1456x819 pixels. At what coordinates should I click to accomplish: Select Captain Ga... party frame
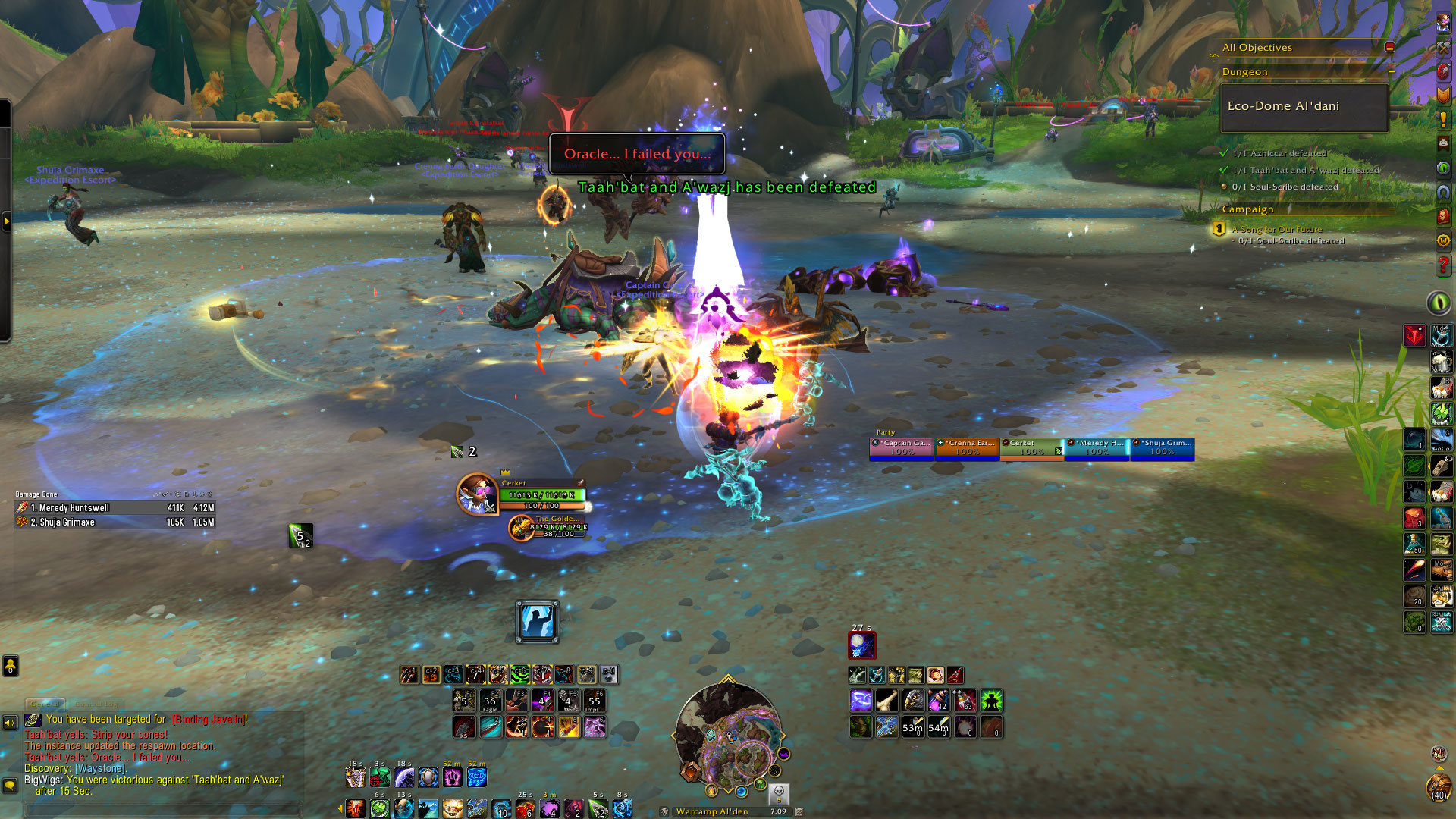[x=902, y=447]
